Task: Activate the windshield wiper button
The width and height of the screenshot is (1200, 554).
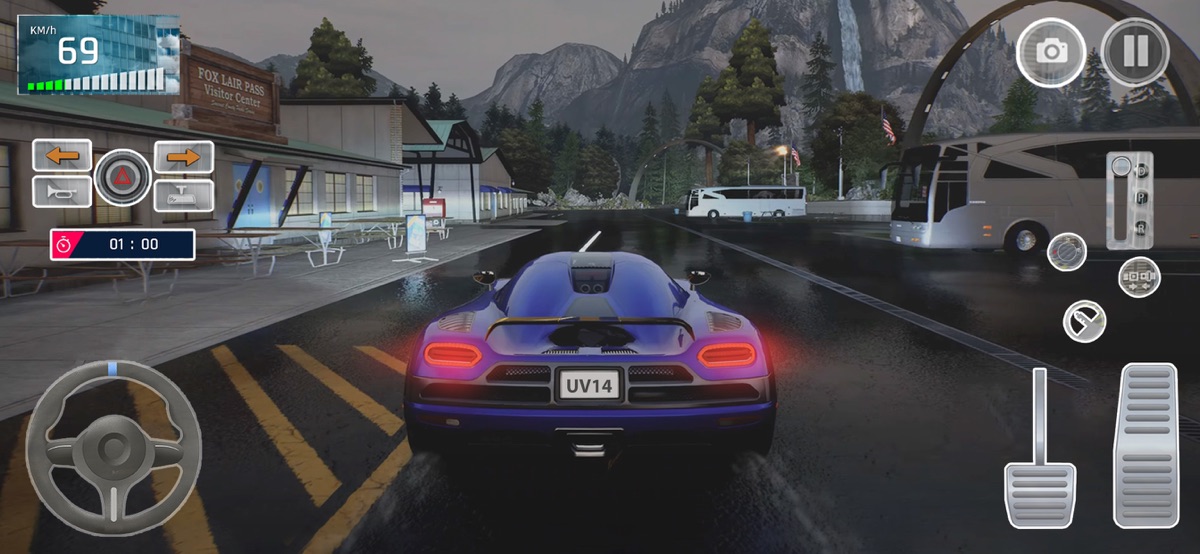Action: click(x=1084, y=321)
